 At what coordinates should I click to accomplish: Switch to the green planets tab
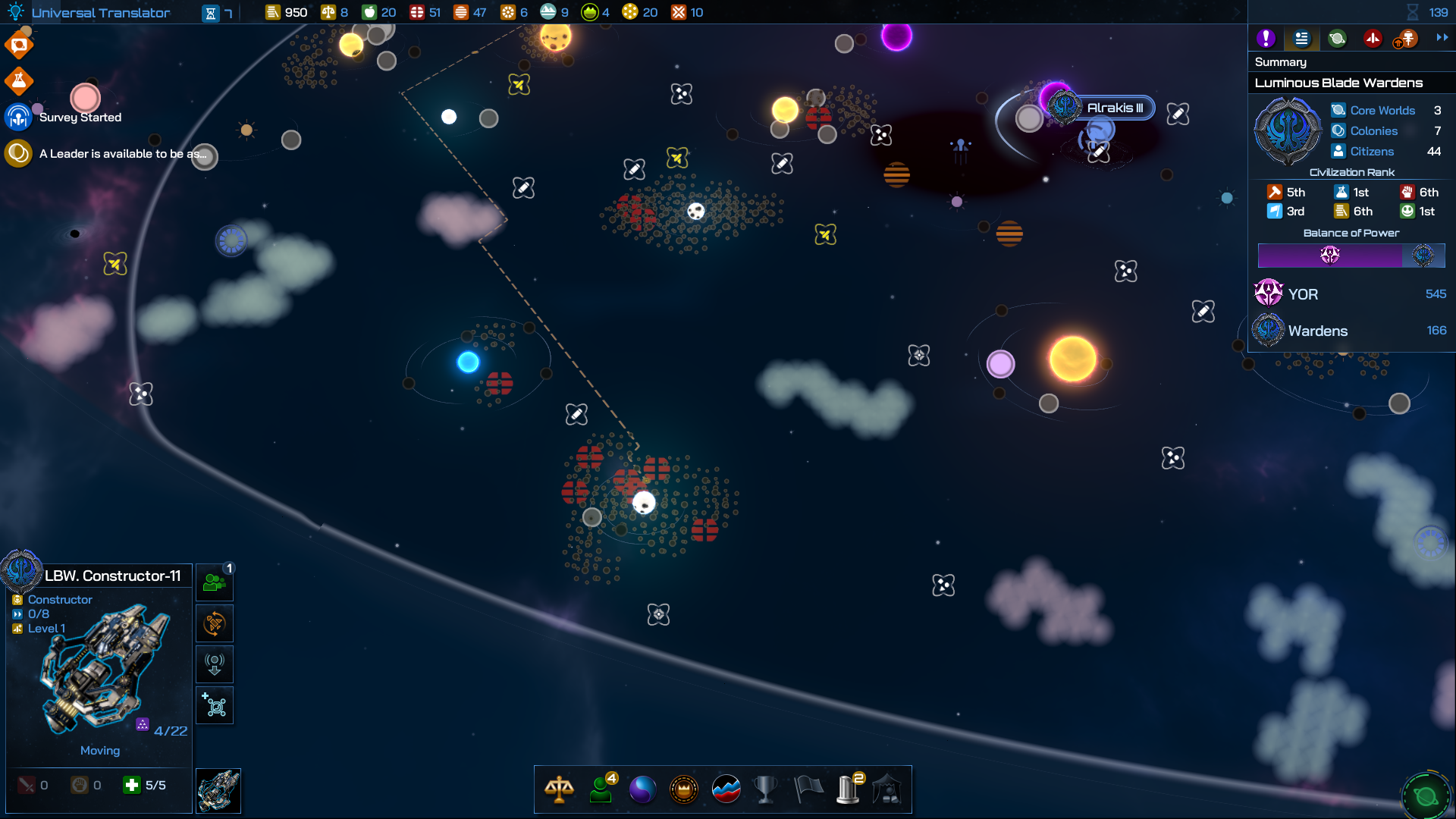[x=1337, y=39]
